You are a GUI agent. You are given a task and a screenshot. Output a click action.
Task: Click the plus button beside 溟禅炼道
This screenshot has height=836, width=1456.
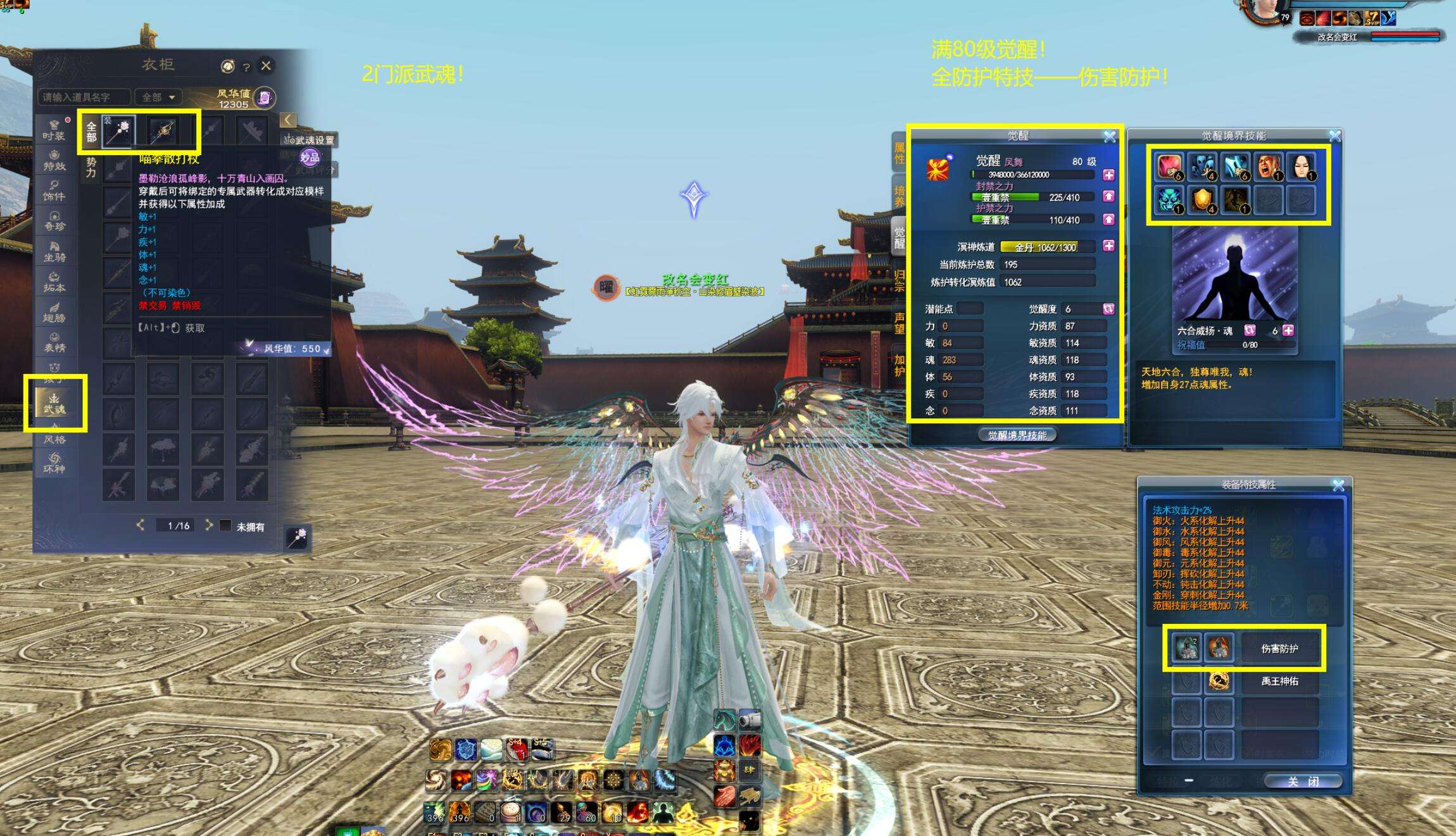coord(1108,246)
